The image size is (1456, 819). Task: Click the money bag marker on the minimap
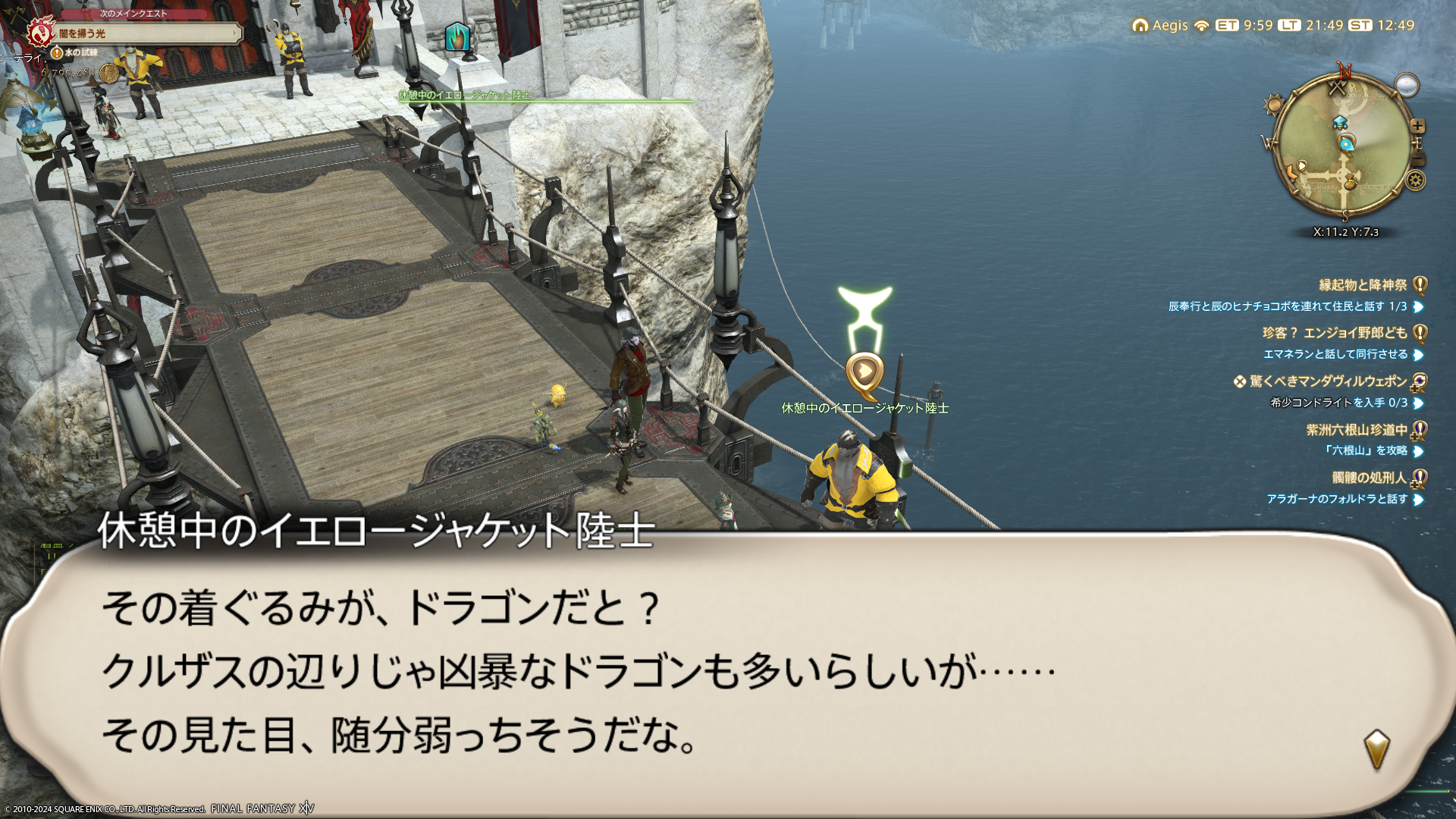point(1350,181)
